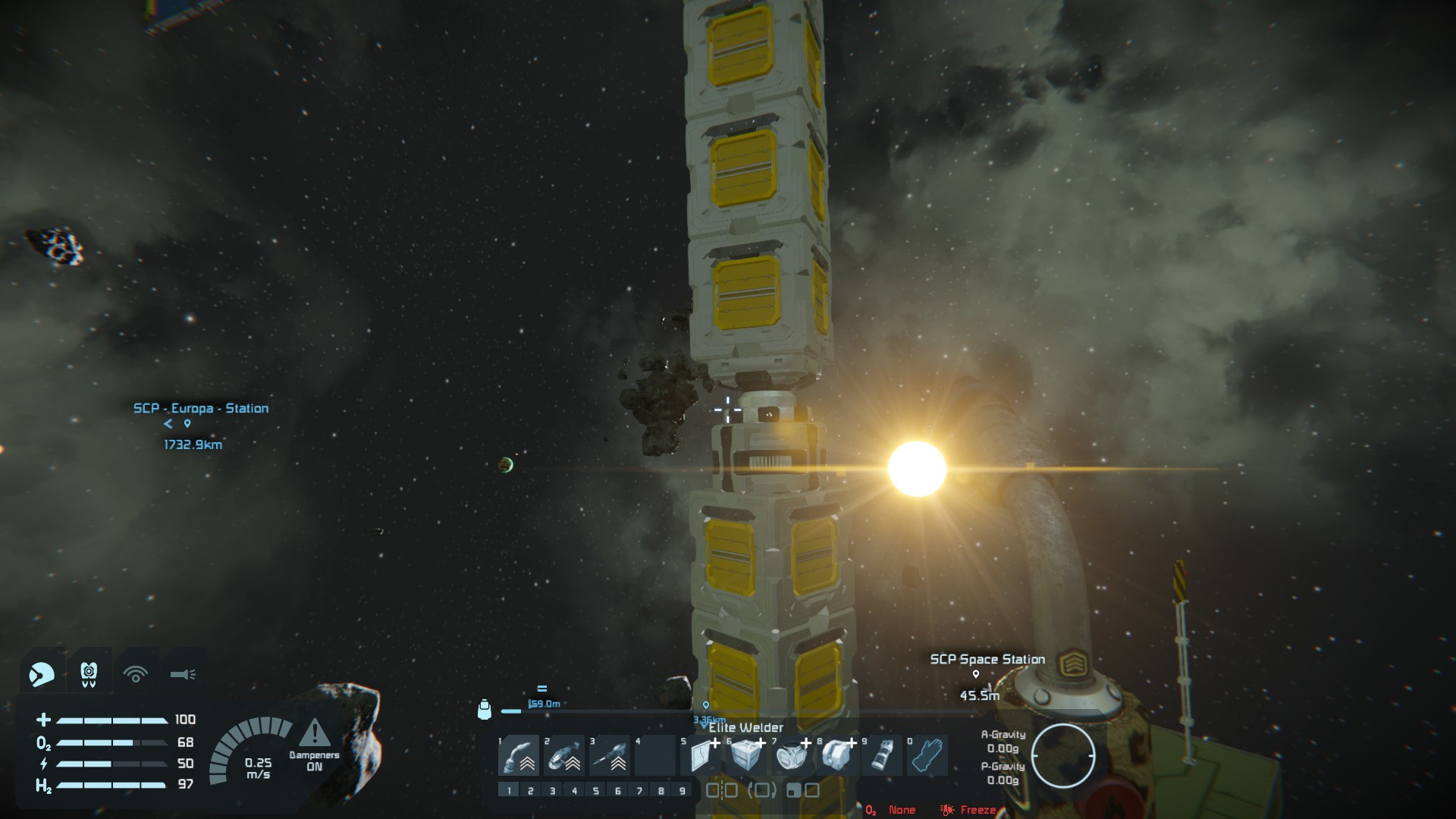
Task: Switch to toolbar page 2
Action: pos(531,791)
